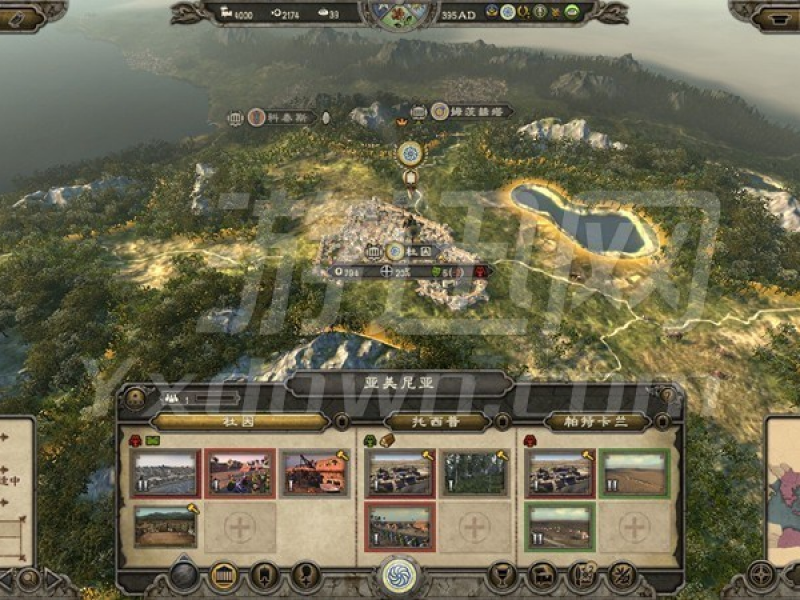Click the green round icon in top bar

[572, 12]
